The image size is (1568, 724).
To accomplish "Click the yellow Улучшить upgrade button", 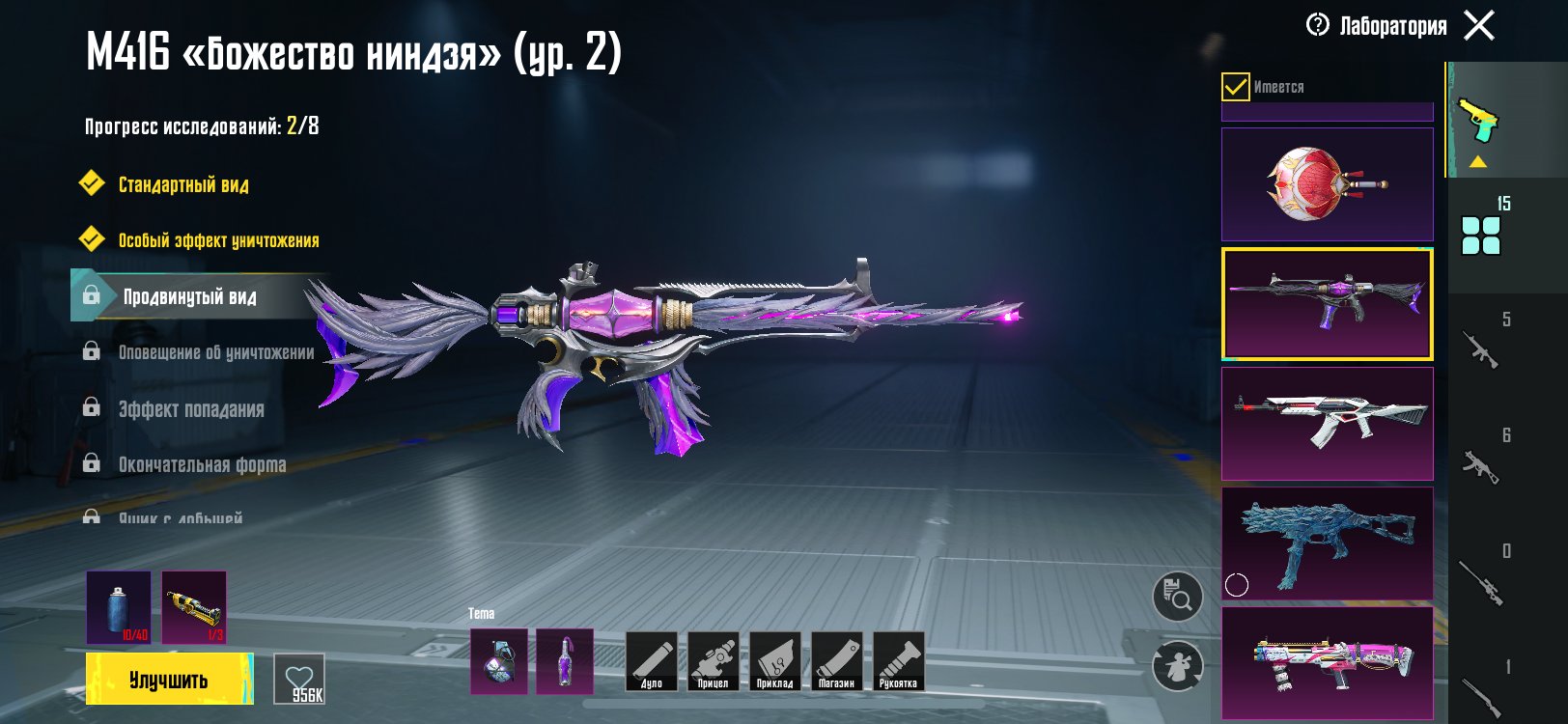I will pyautogui.click(x=169, y=679).
